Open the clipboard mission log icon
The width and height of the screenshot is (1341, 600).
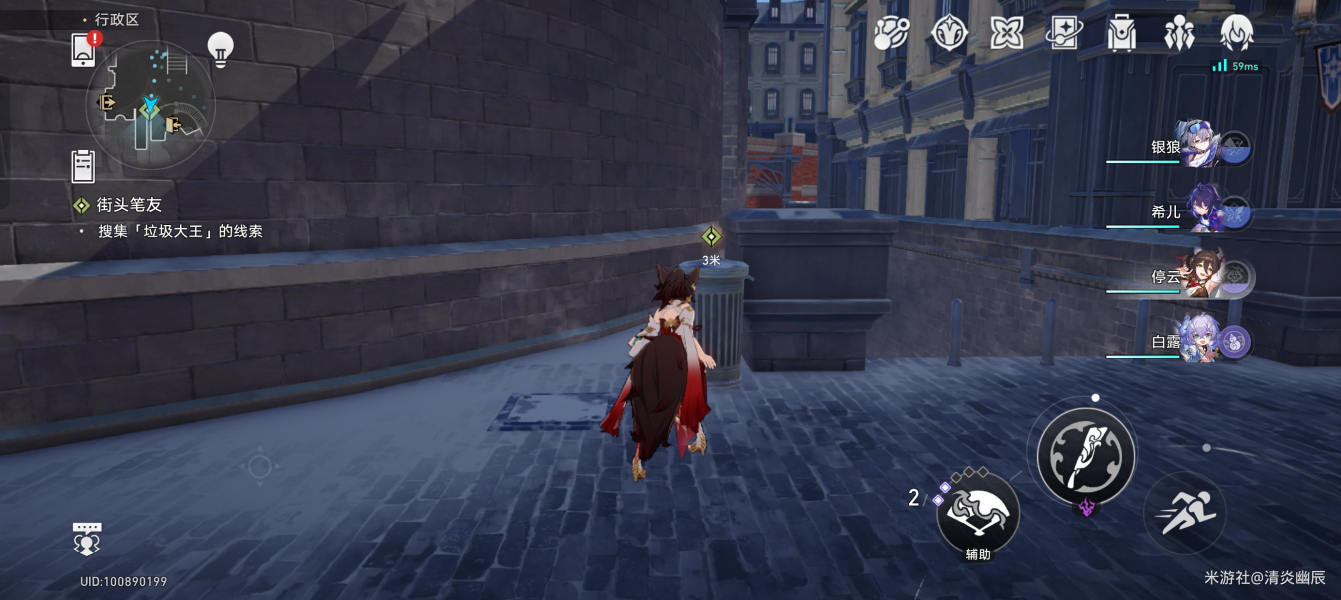[83, 165]
